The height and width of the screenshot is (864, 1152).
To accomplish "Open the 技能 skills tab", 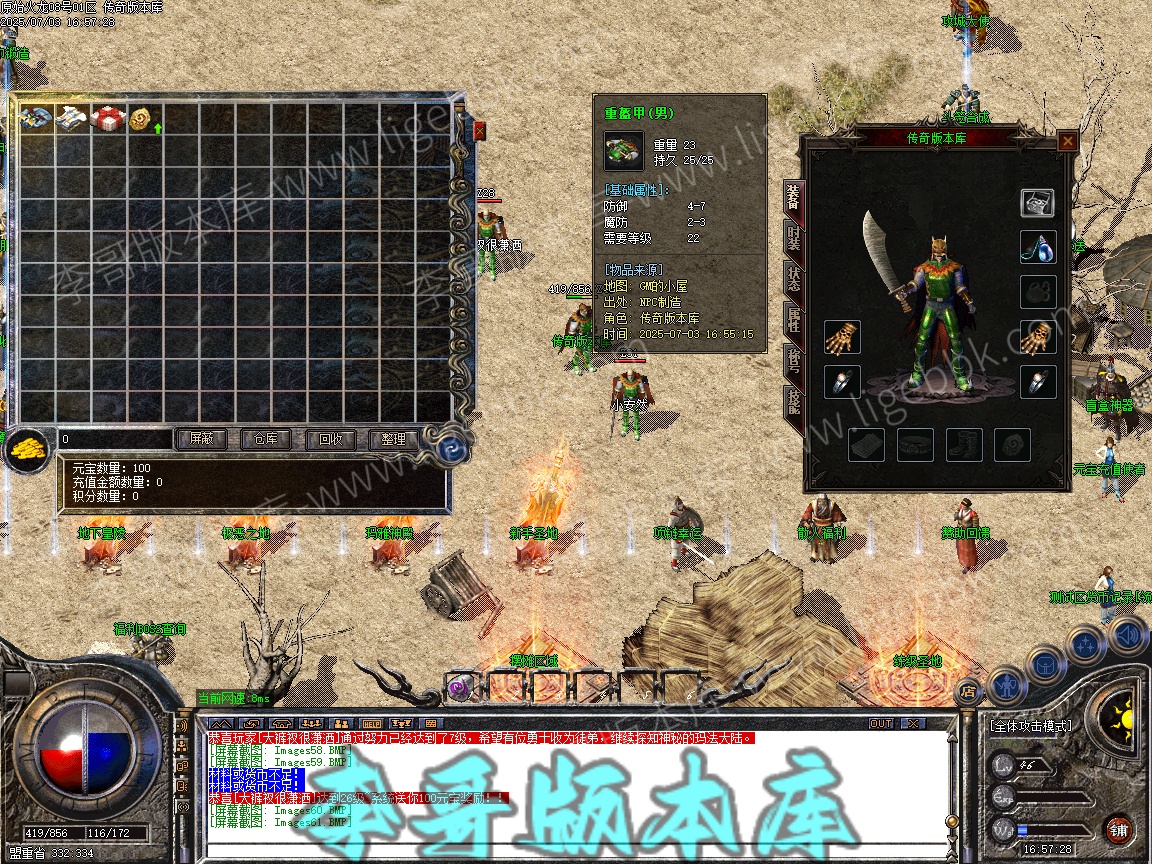I will 793,400.
